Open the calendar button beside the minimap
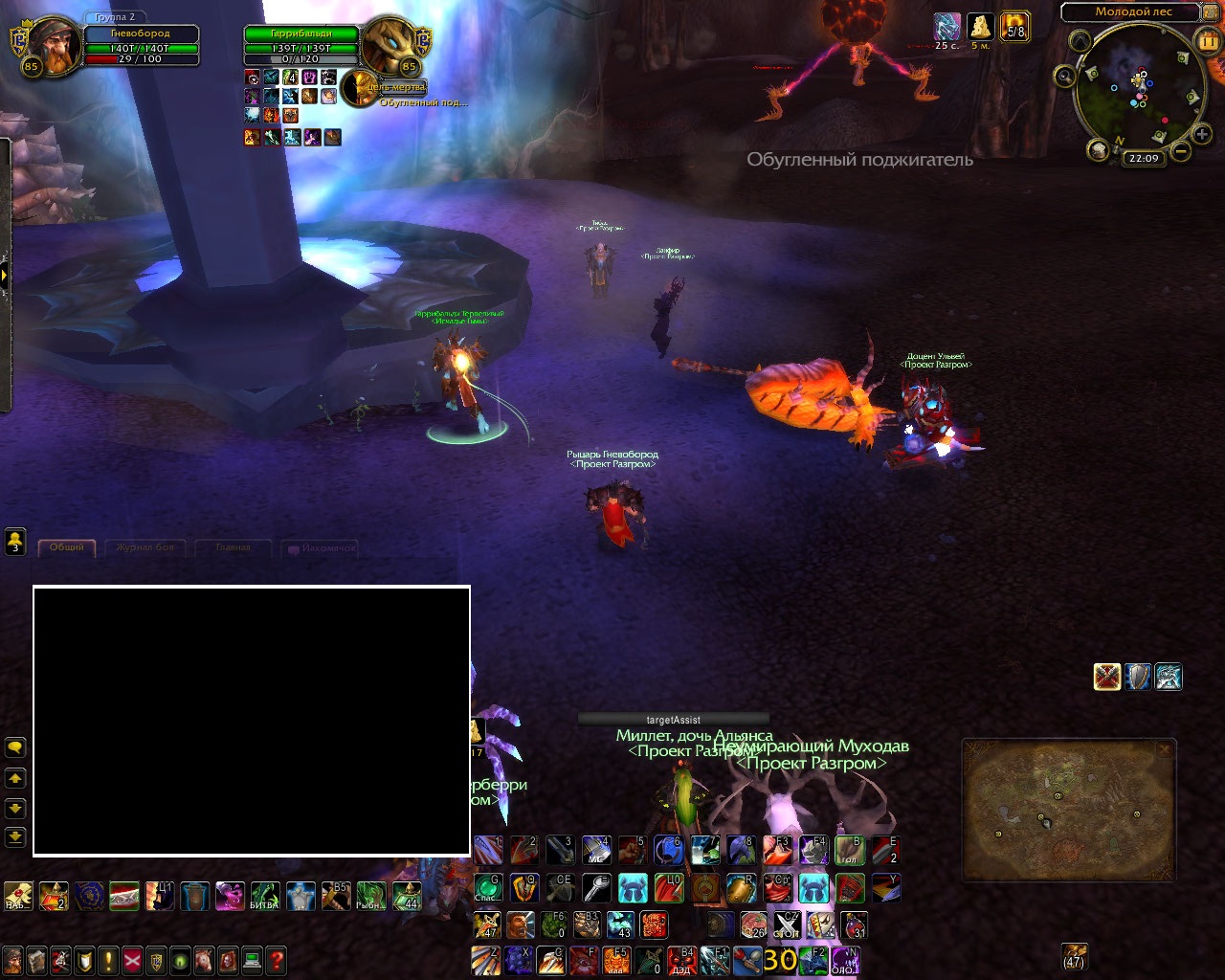 tap(1208, 42)
